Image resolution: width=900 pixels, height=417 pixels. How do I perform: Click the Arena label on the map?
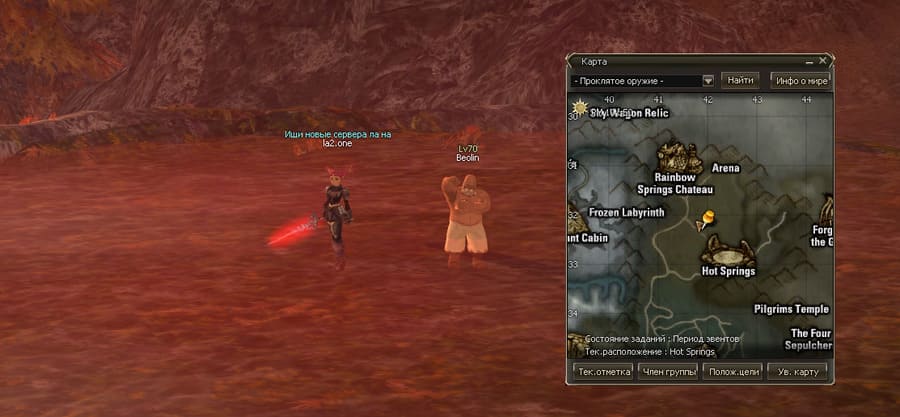[725, 168]
